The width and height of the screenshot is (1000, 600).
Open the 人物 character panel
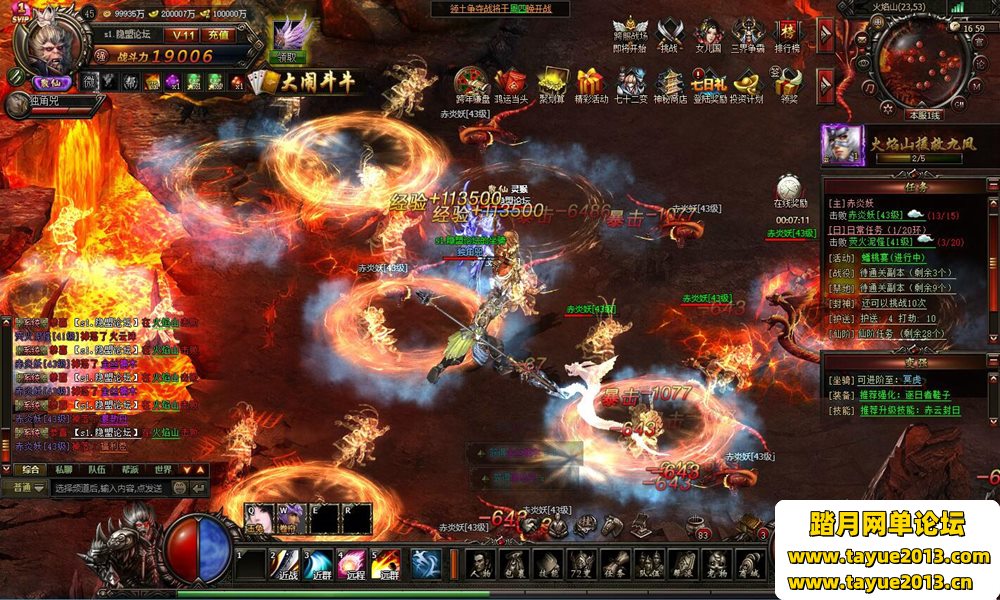coord(481,565)
